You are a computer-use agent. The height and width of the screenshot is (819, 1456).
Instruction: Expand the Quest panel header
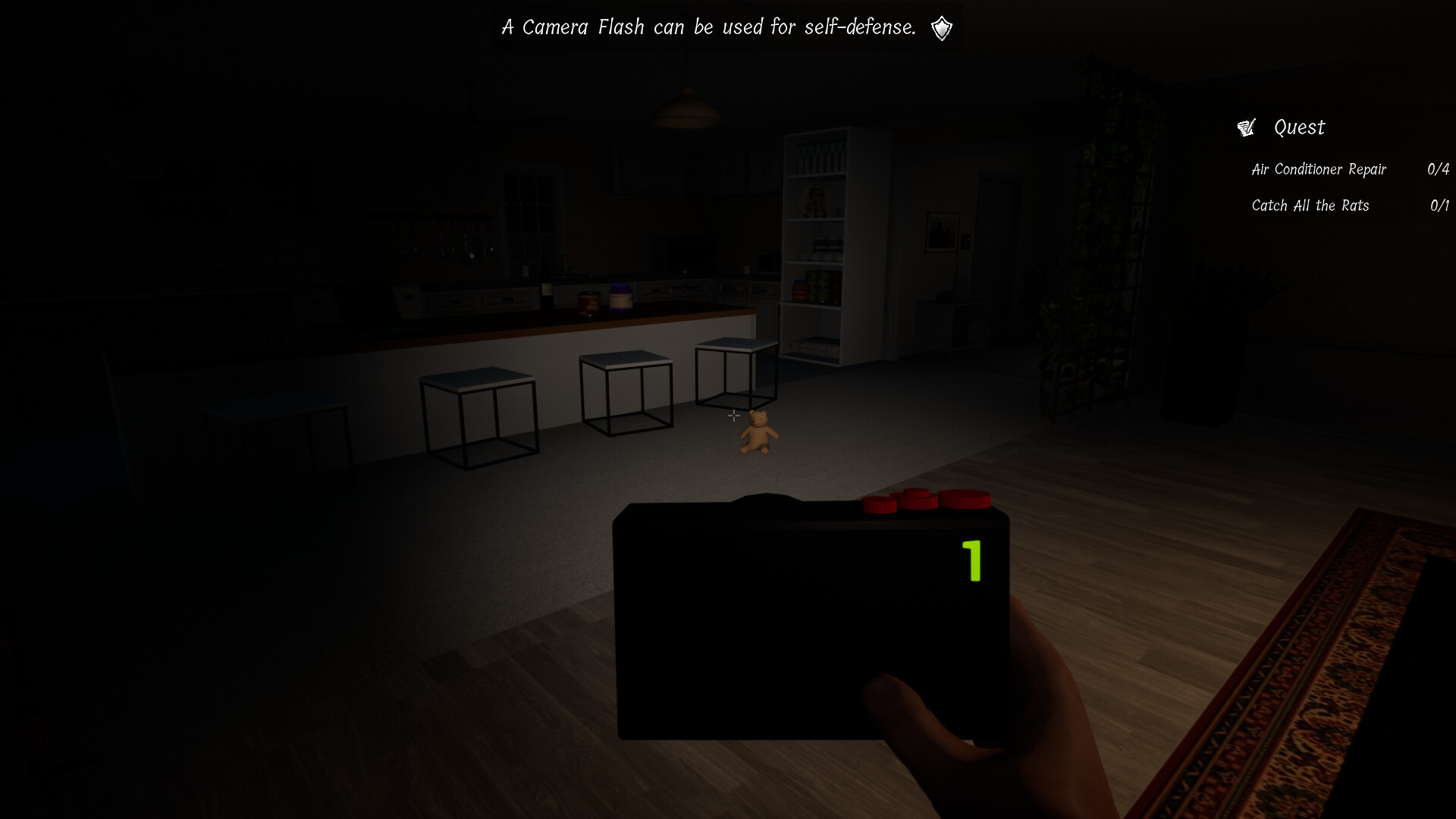pyautogui.click(x=1298, y=127)
